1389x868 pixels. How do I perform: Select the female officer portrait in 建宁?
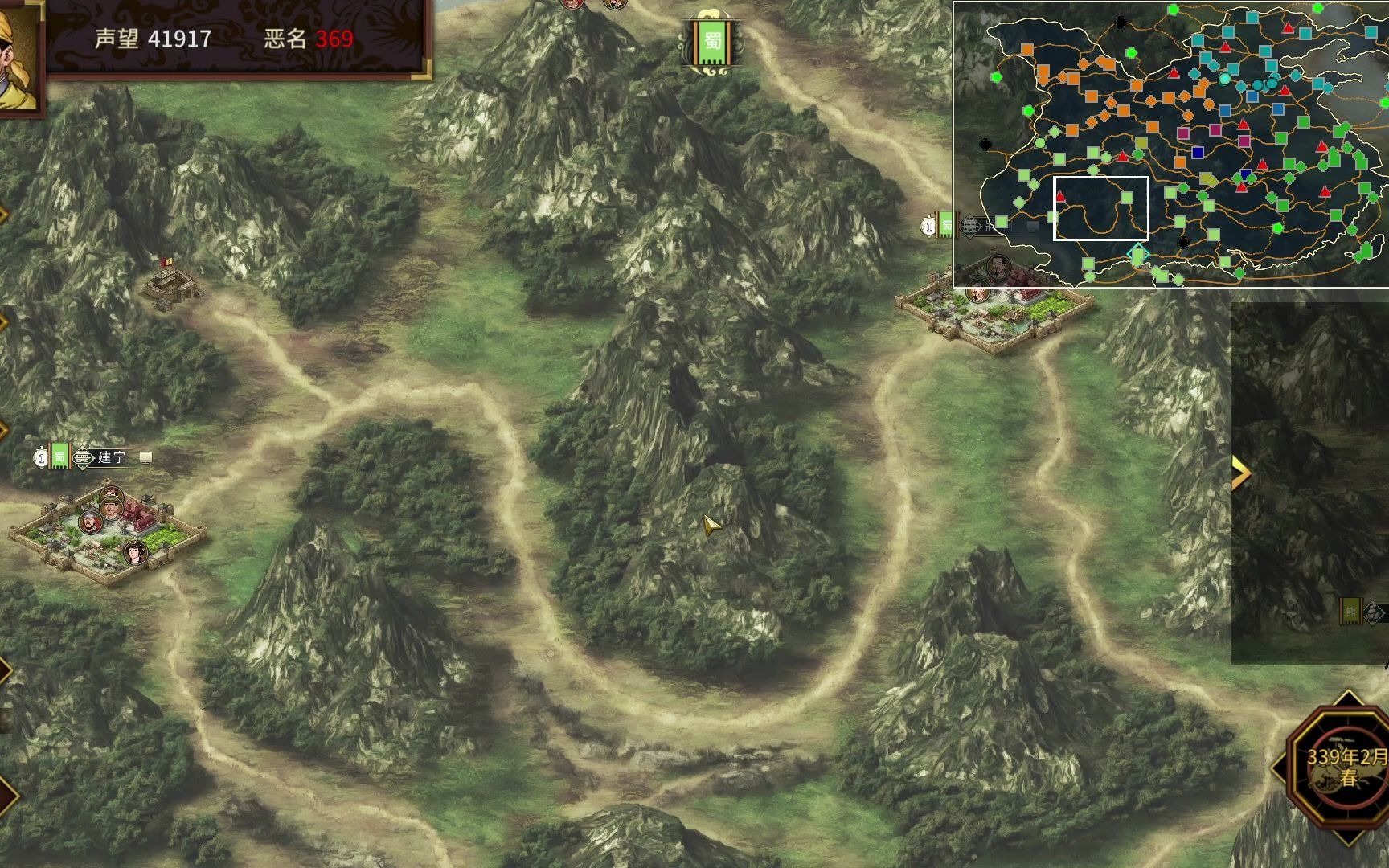tap(135, 553)
